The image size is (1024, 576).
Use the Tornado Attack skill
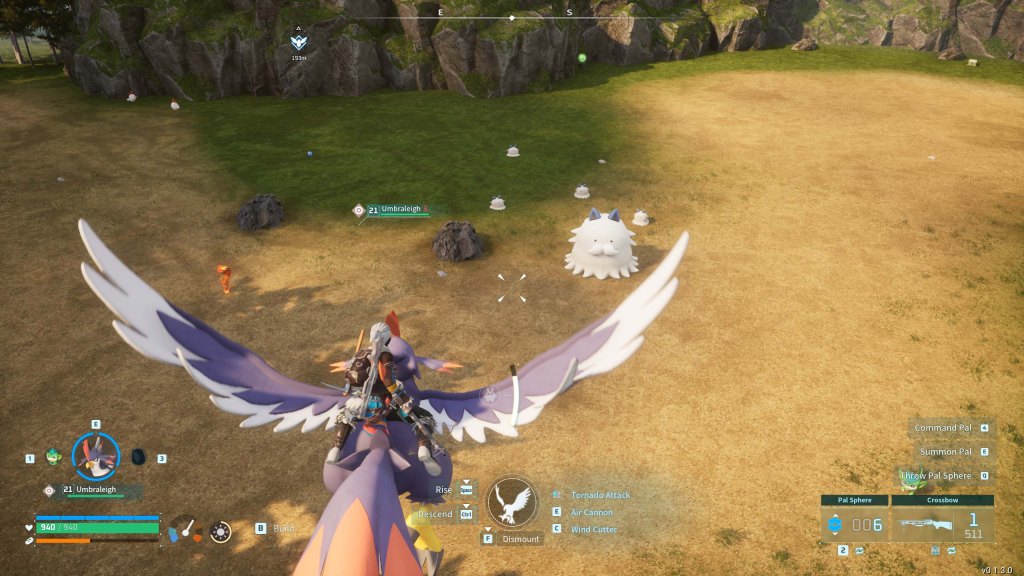click(x=600, y=495)
